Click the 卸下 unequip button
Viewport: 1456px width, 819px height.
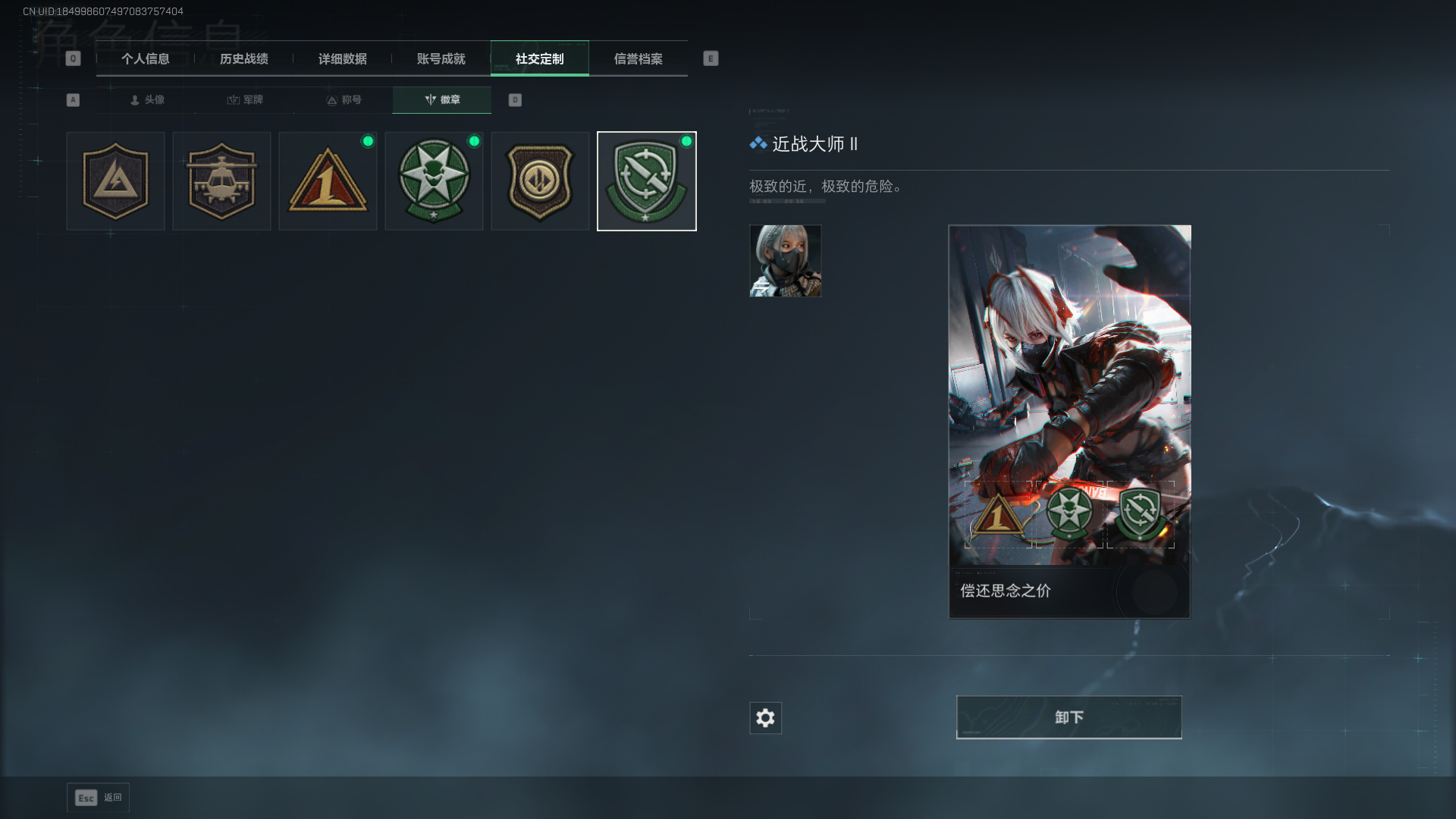click(x=1068, y=717)
